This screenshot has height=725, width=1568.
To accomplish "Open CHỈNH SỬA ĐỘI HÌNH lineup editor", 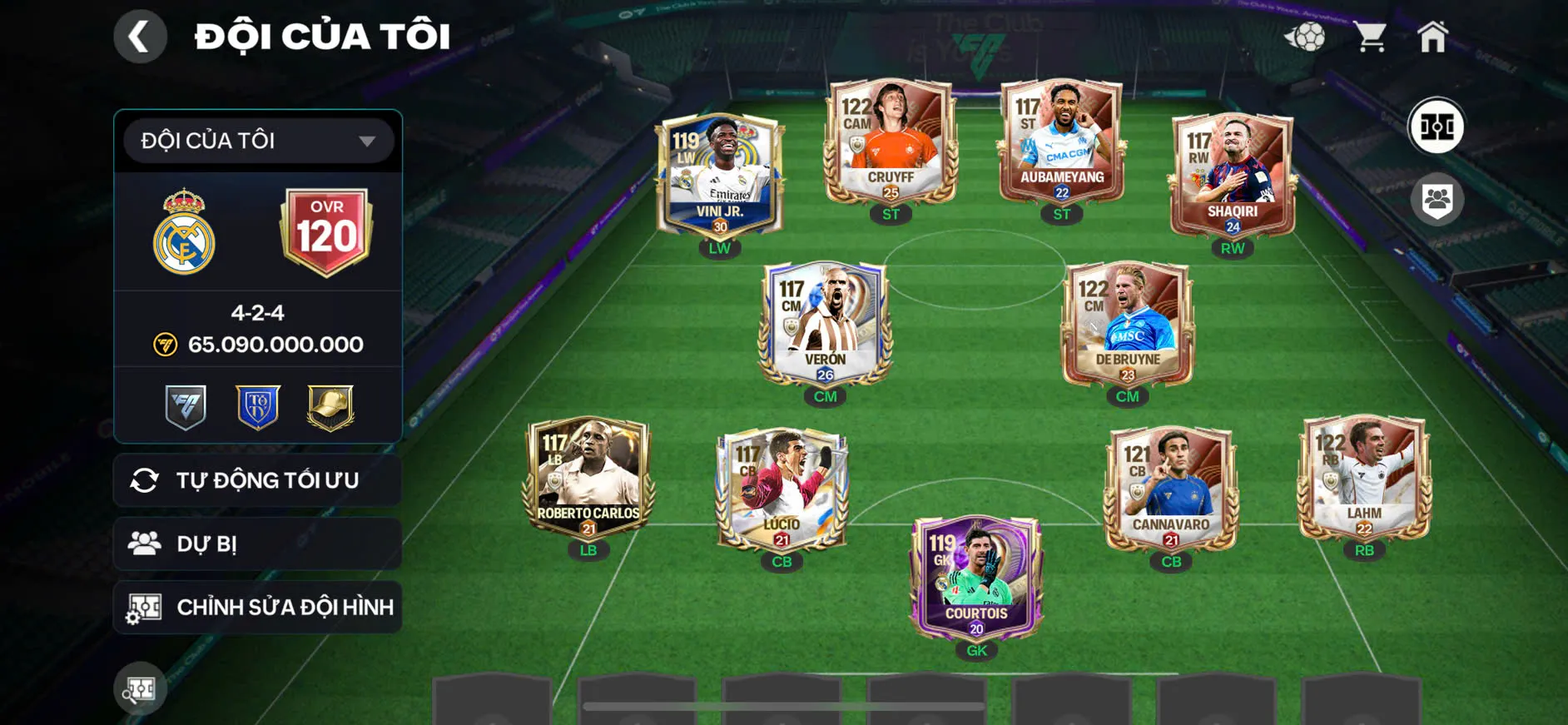I will pos(256,607).
